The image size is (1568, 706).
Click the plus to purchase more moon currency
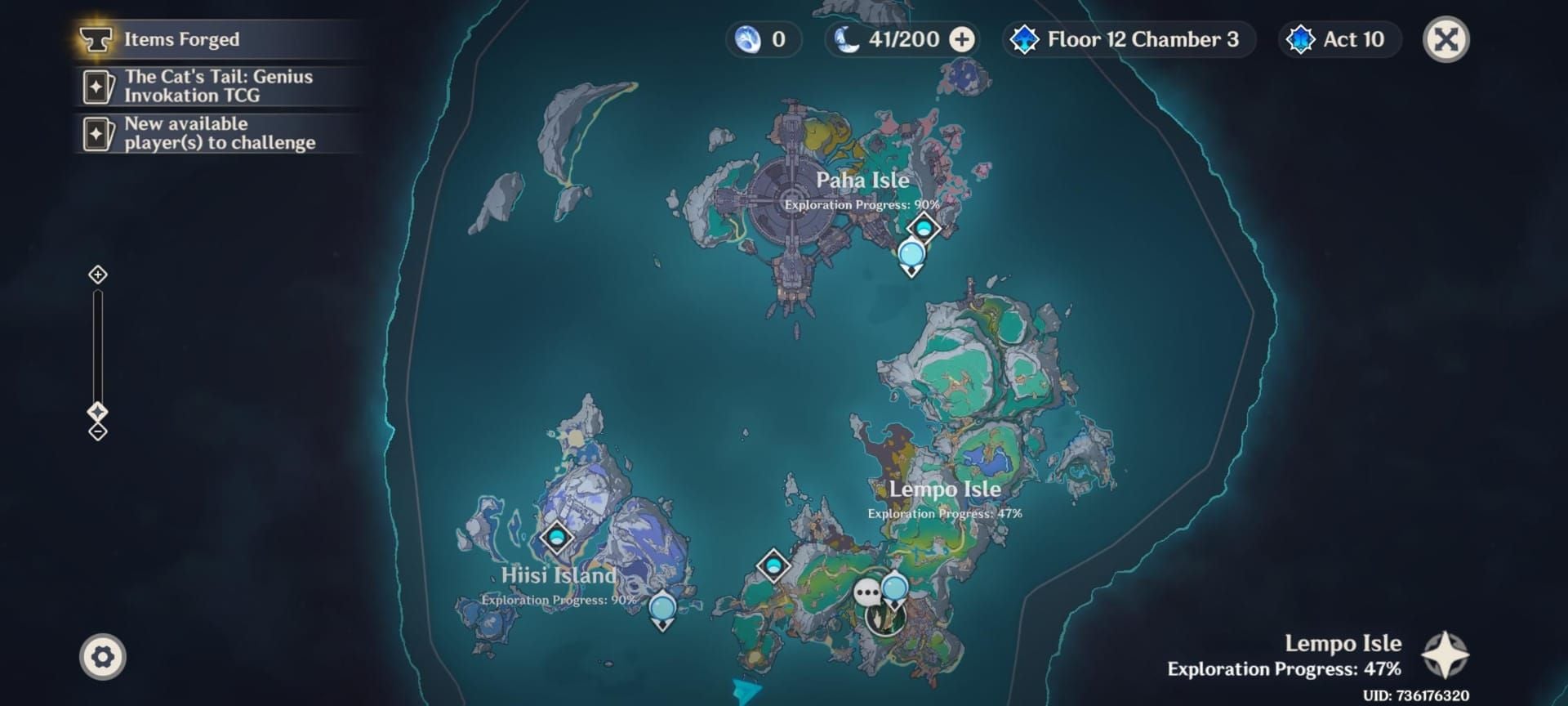coord(962,39)
